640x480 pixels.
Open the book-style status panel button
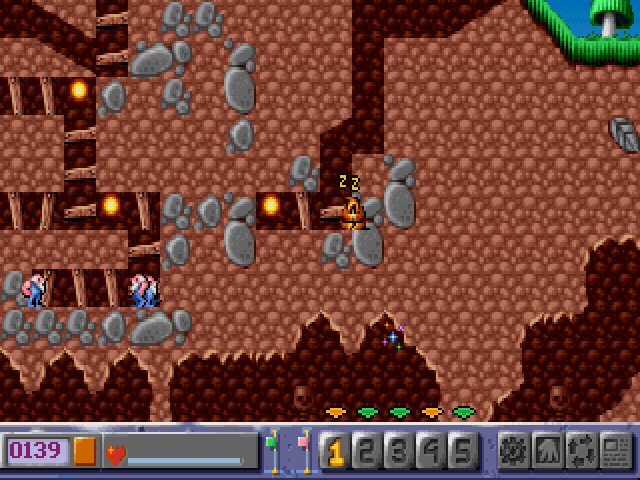tap(616, 452)
